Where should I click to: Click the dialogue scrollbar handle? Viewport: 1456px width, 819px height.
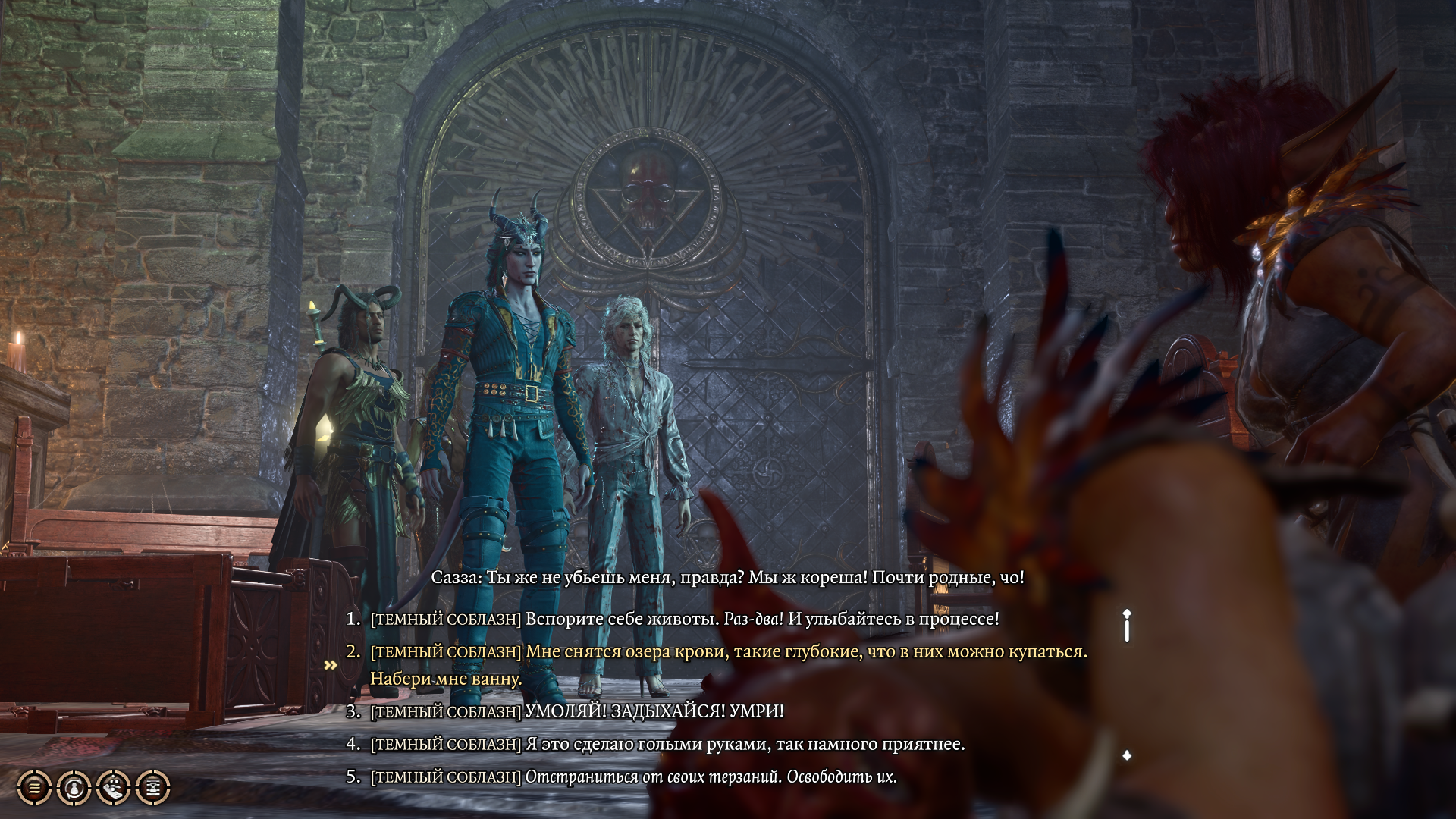[x=1127, y=626]
